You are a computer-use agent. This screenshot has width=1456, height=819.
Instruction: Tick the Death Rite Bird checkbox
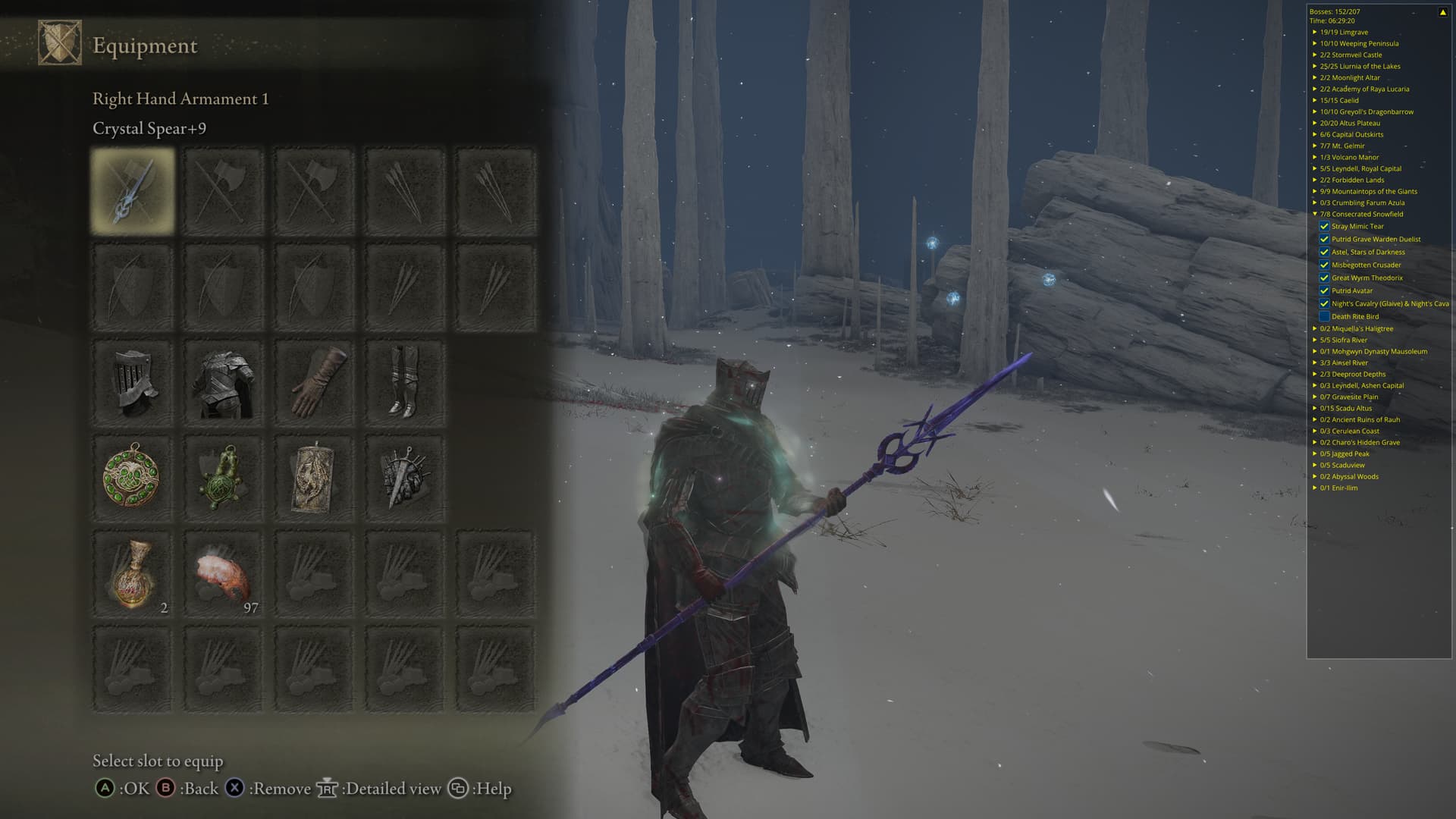(1324, 316)
